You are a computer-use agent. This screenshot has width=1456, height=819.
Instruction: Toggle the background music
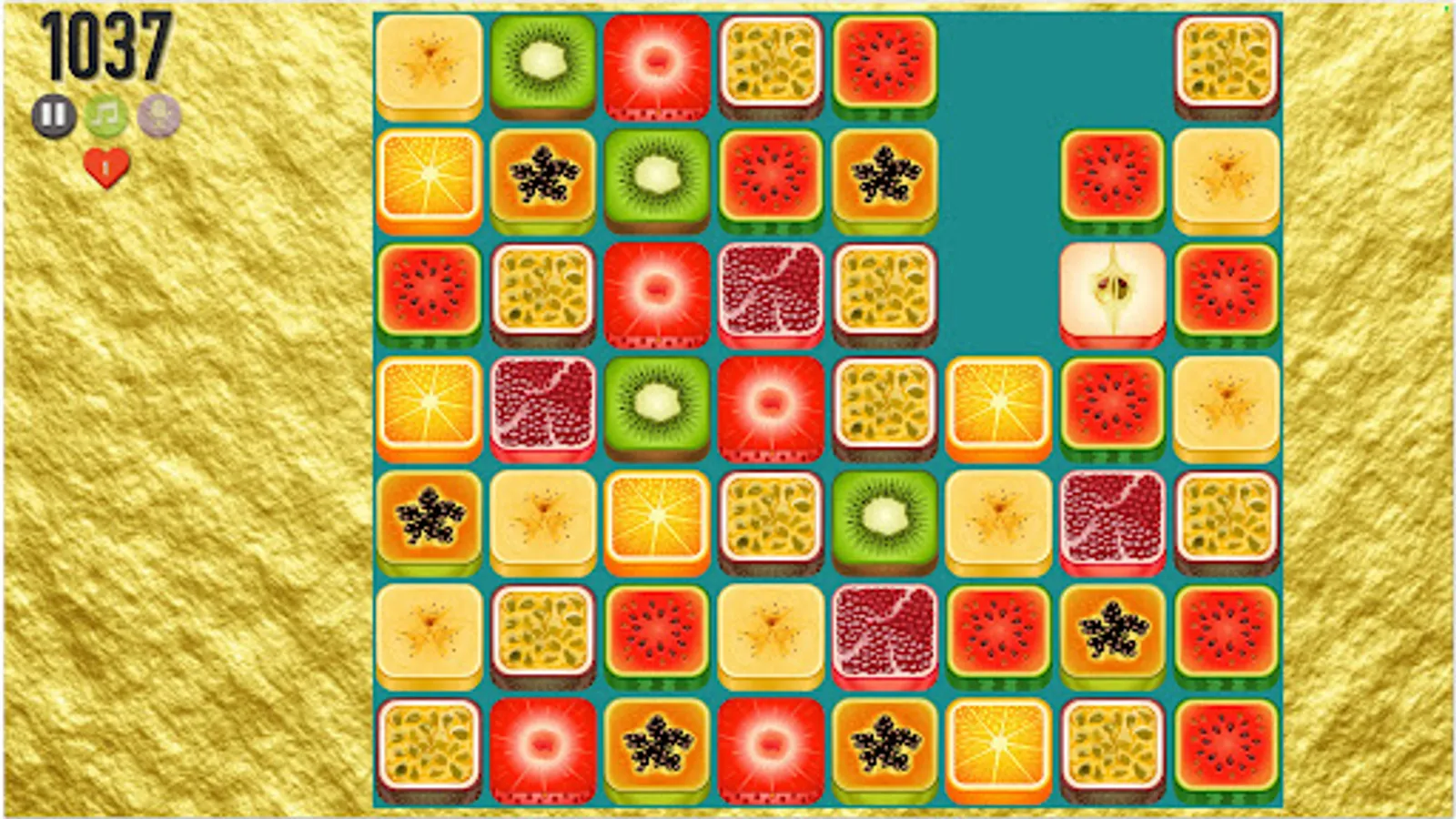tap(106, 116)
